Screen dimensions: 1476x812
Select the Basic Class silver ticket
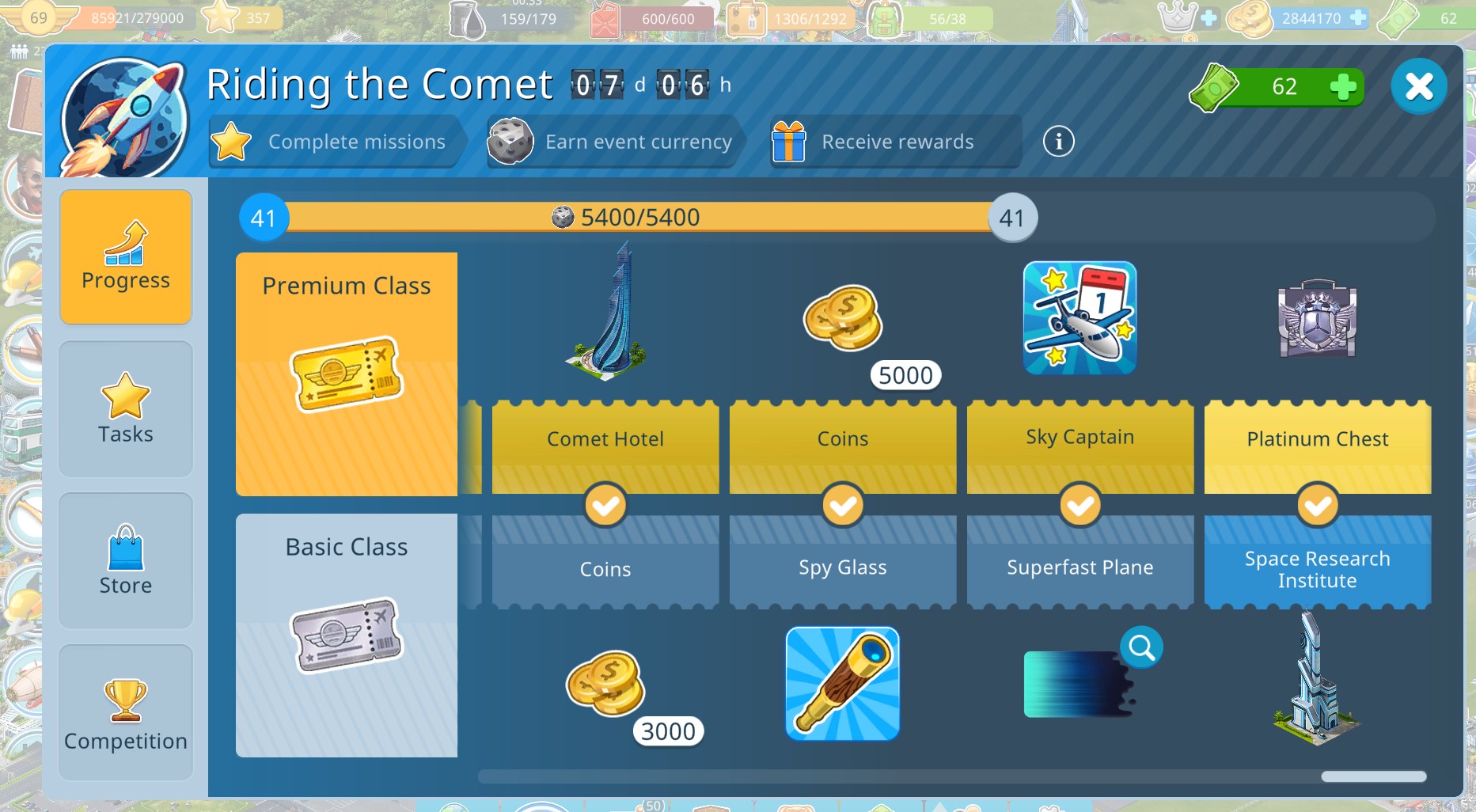pyautogui.click(x=347, y=635)
